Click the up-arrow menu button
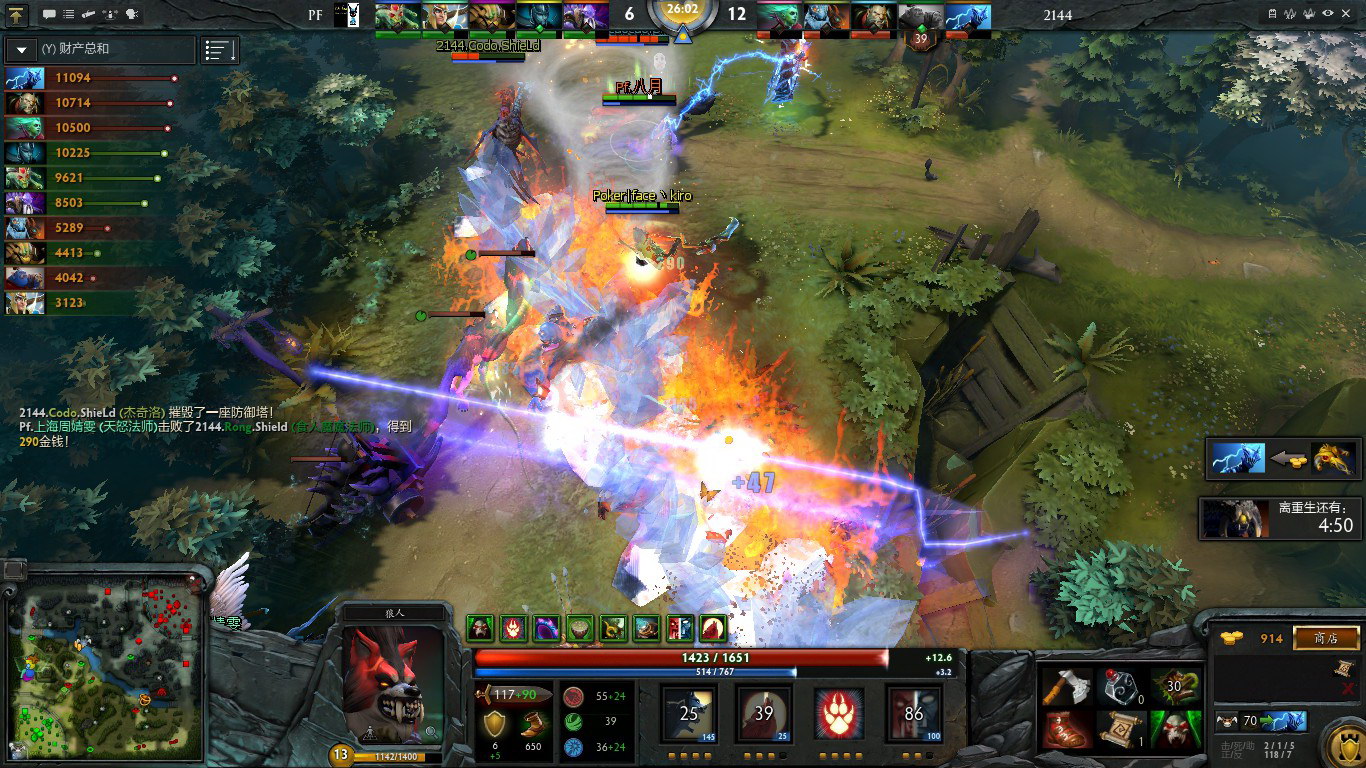 (x=17, y=15)
